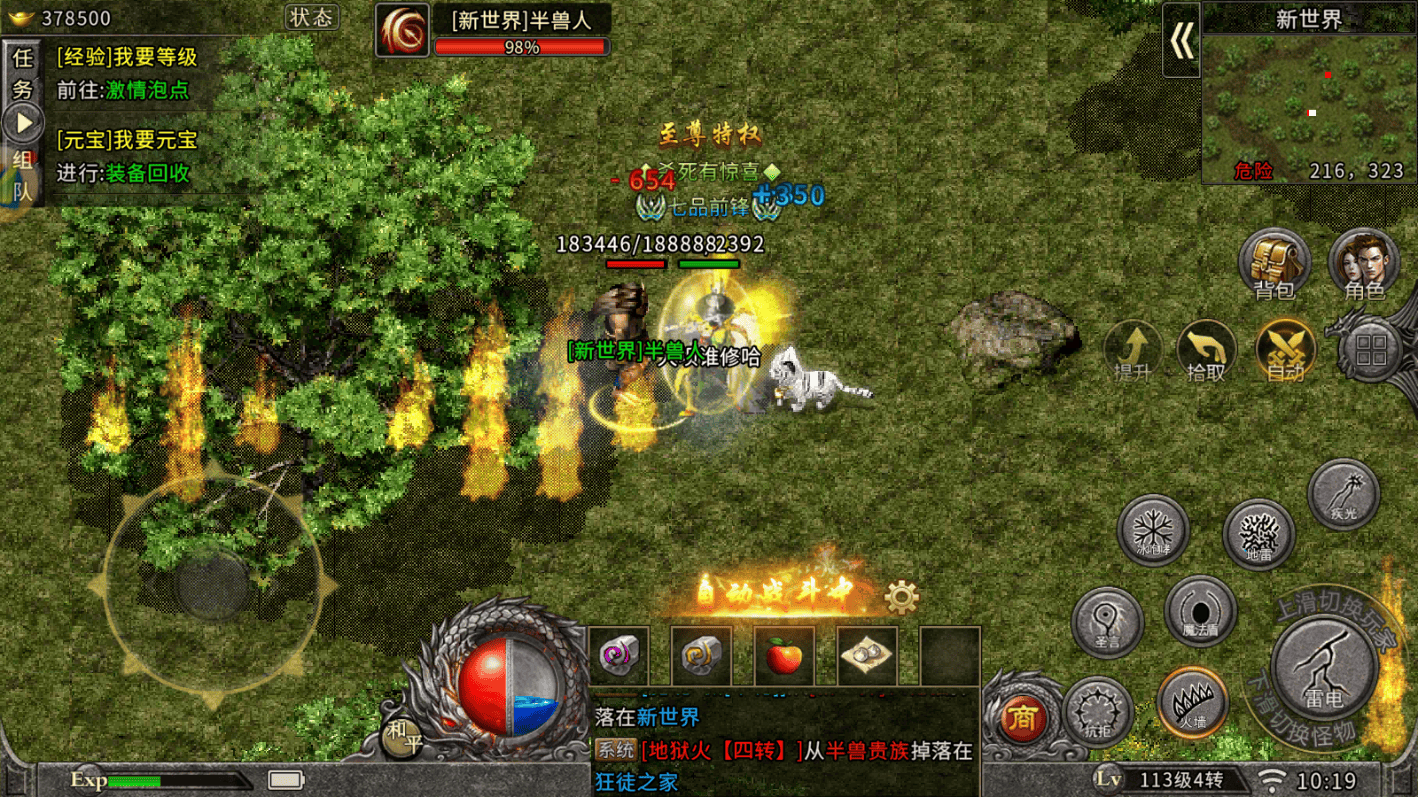The width and height of the screenshot is (1418, 797).
Task: Activate the 魔法盾 magic shield skill
Action: 1200,610
